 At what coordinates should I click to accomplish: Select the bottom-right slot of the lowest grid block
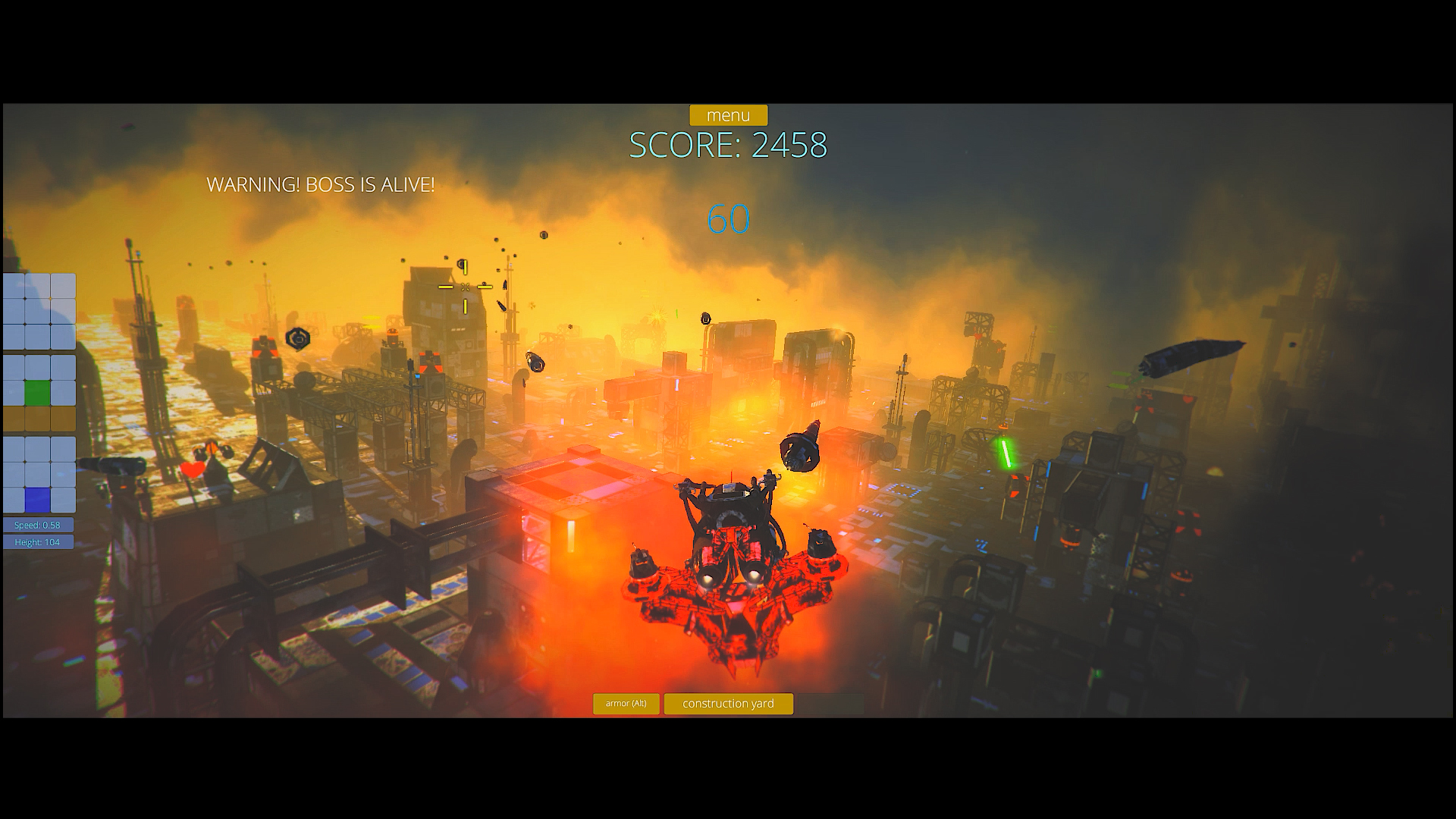pos(64,499)
